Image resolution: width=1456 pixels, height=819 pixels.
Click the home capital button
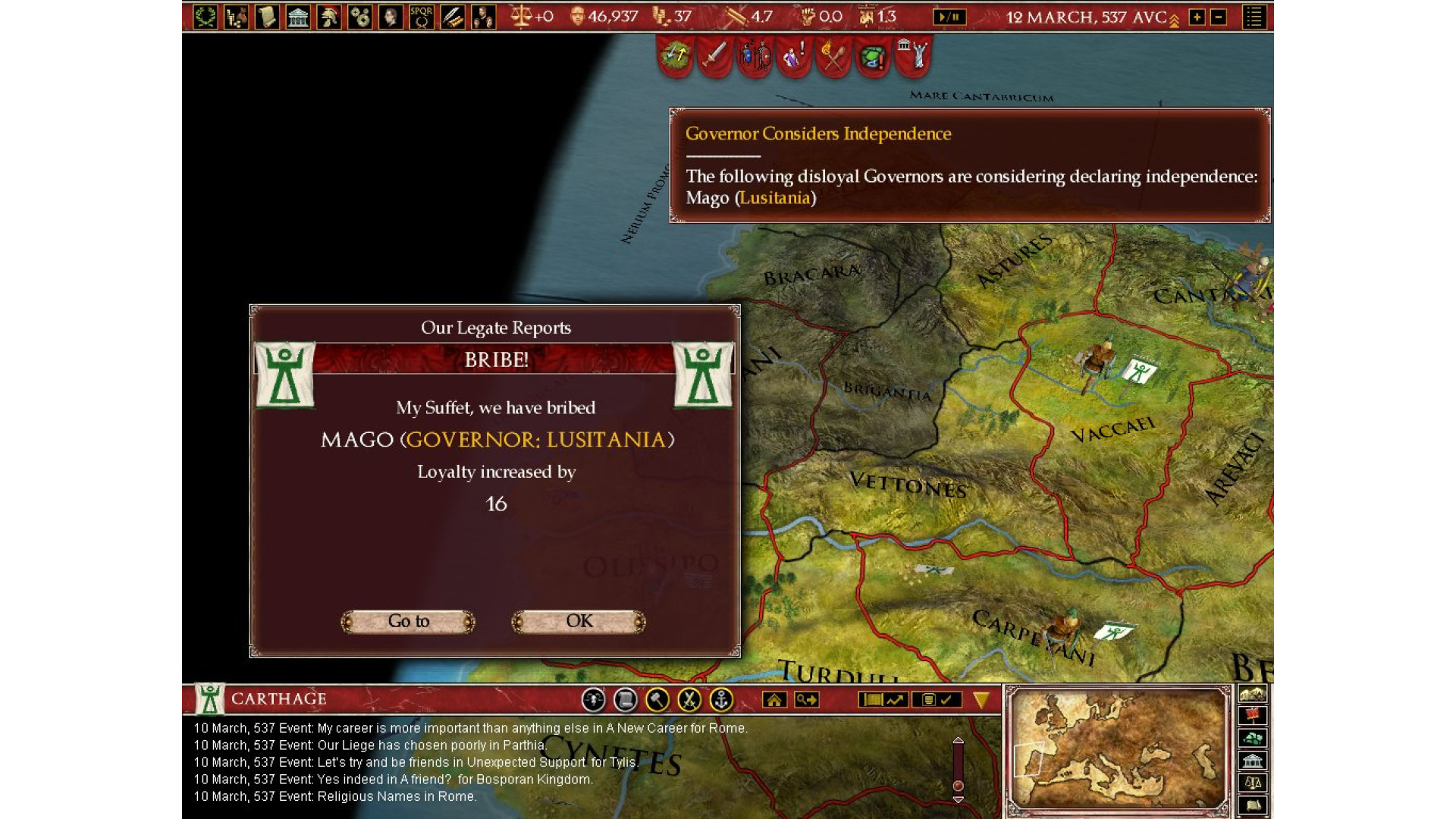(x=774, y=700)
